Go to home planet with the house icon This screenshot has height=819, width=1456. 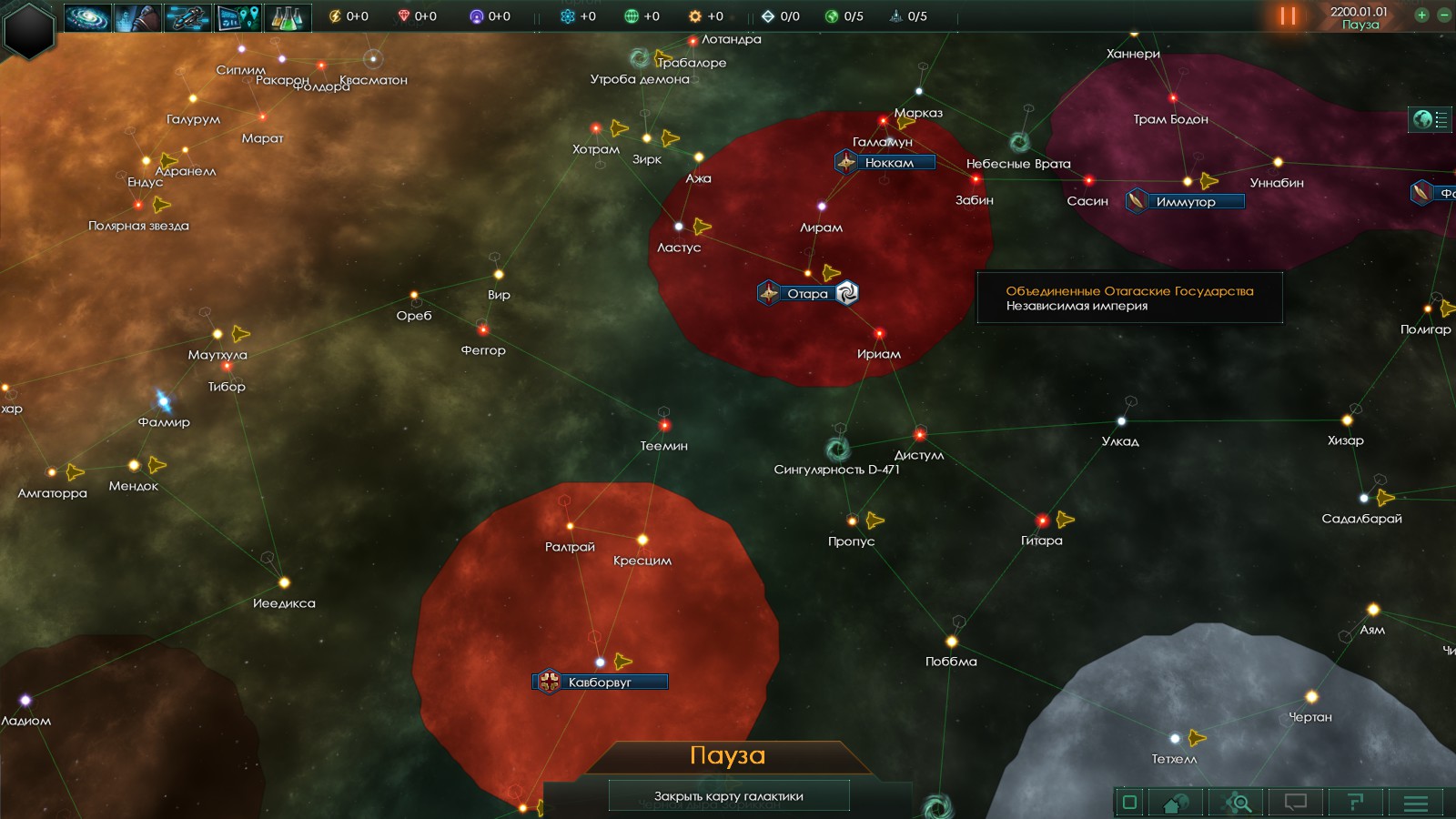tap(1176, 803)
